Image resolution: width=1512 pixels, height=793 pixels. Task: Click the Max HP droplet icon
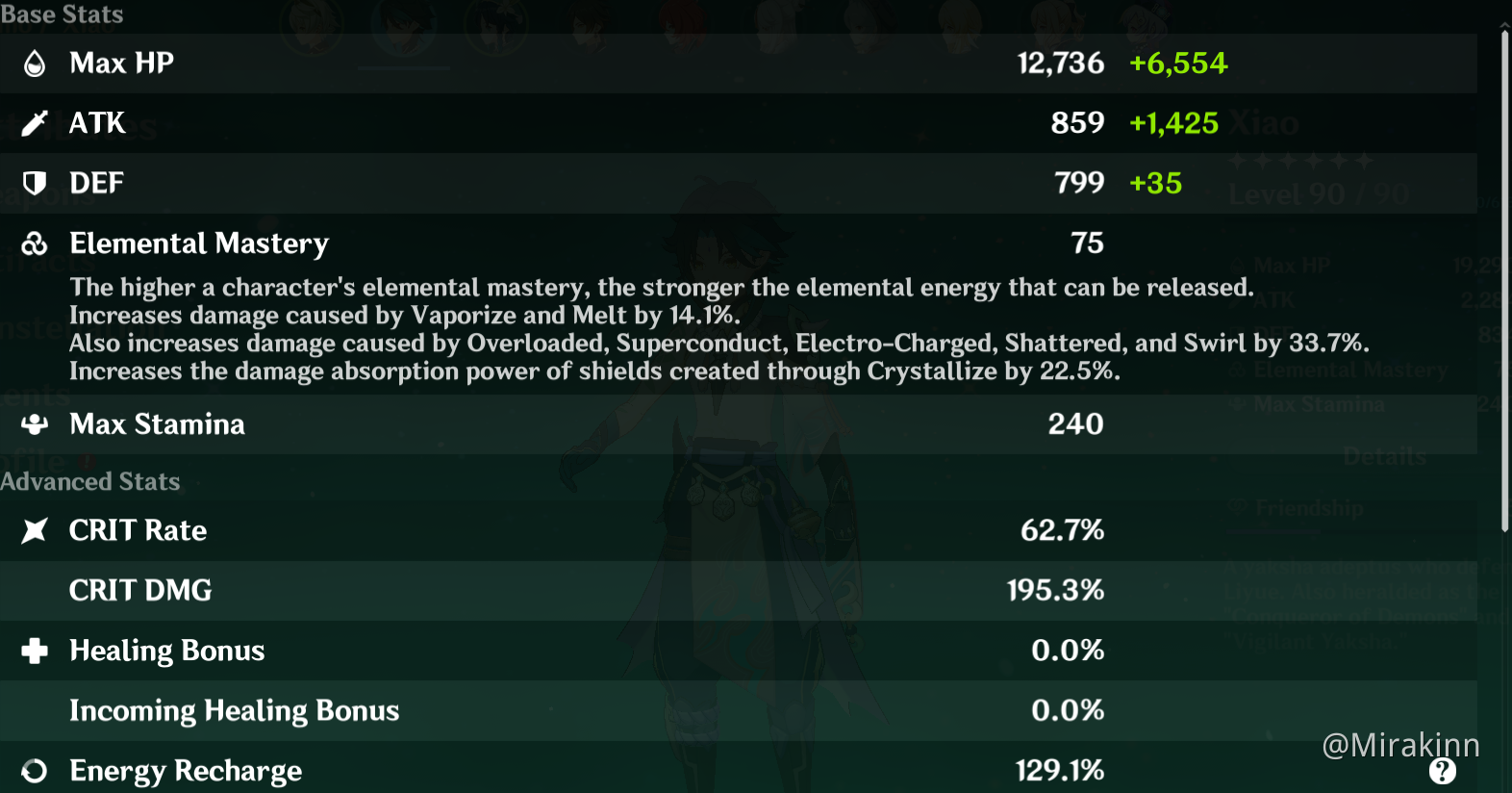pyautogui.click(x=35, y=63)
